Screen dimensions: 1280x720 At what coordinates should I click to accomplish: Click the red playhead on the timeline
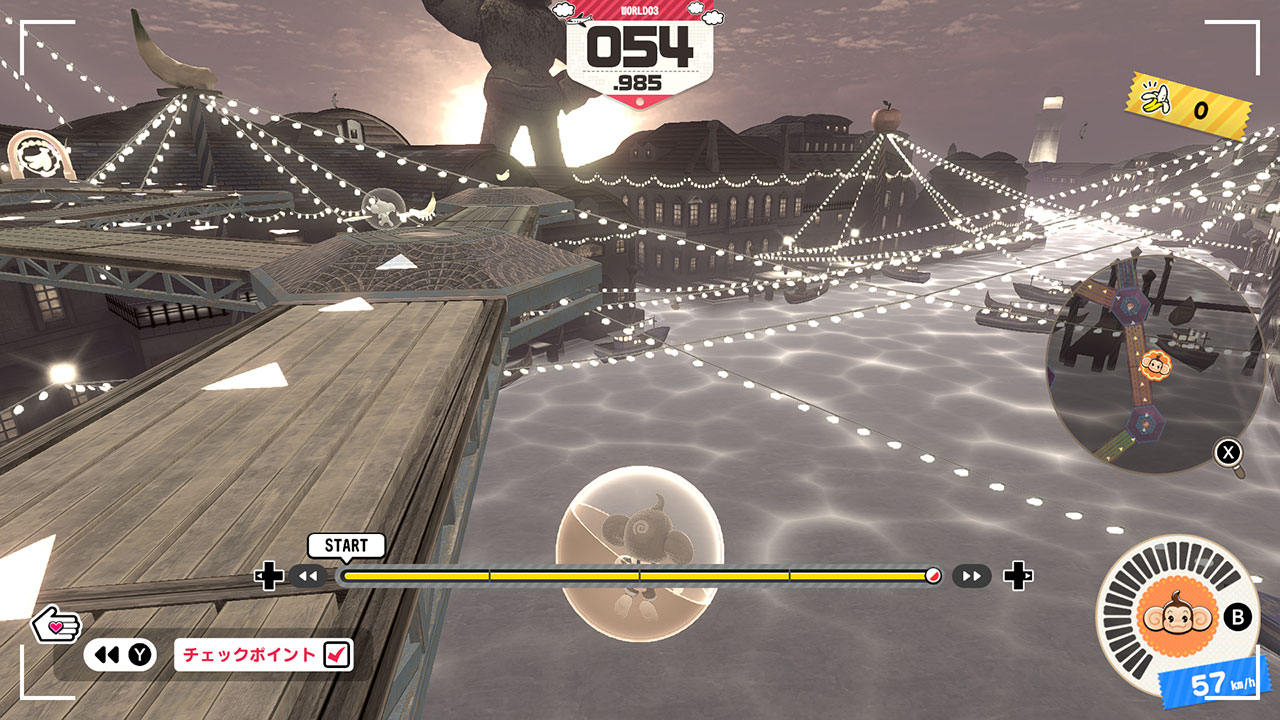click(x=933, y=576)
